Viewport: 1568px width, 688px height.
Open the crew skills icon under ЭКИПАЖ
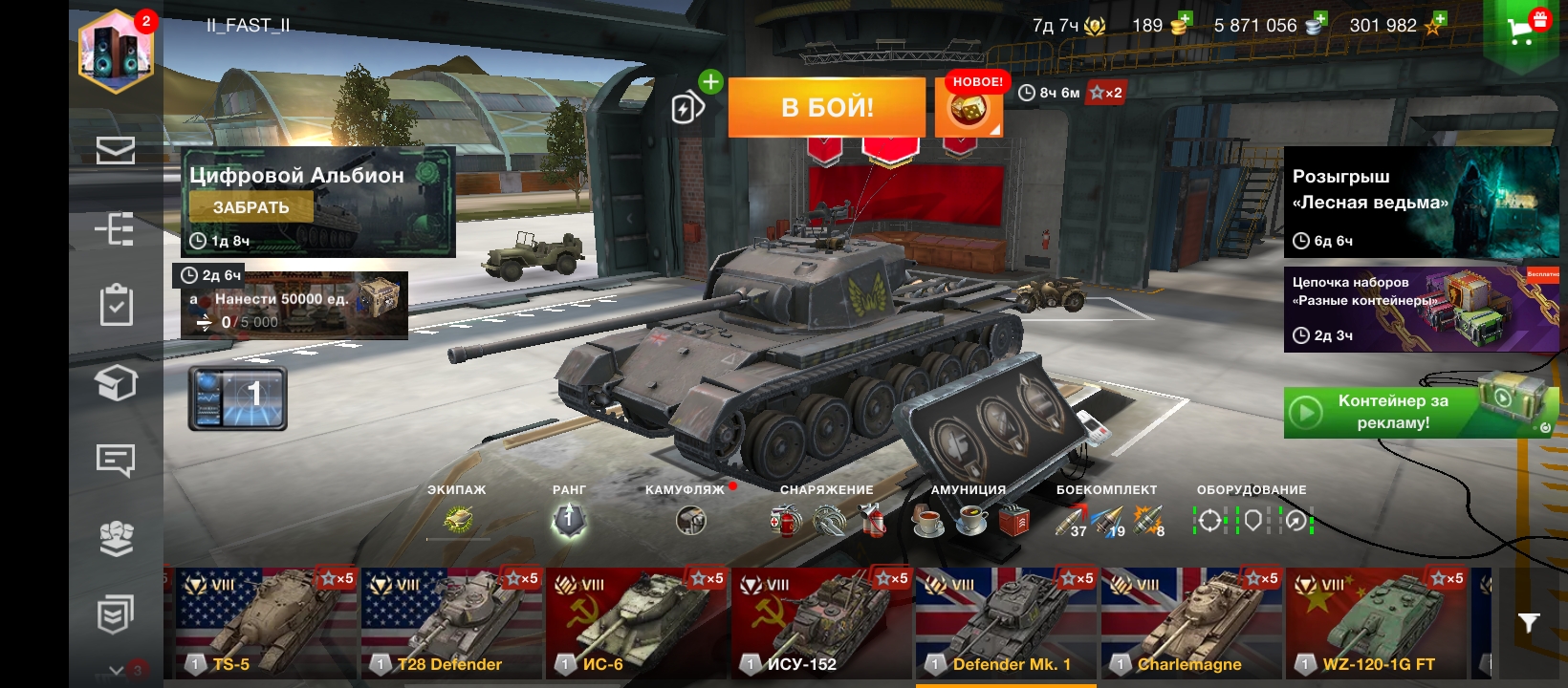click(458, 520)
